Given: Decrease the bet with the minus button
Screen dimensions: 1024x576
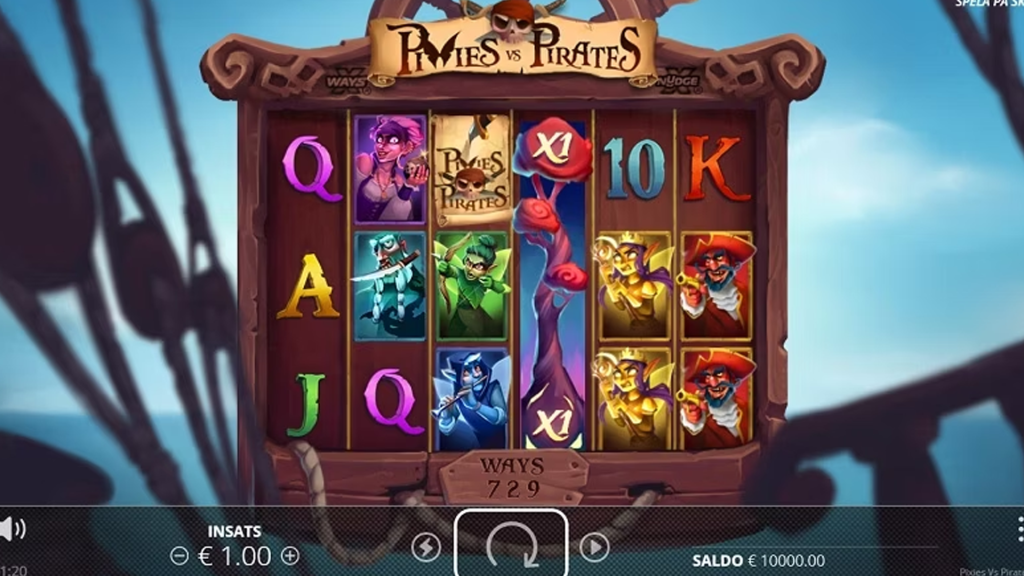Looking at the screenshot, I should [x=179, y=555].
